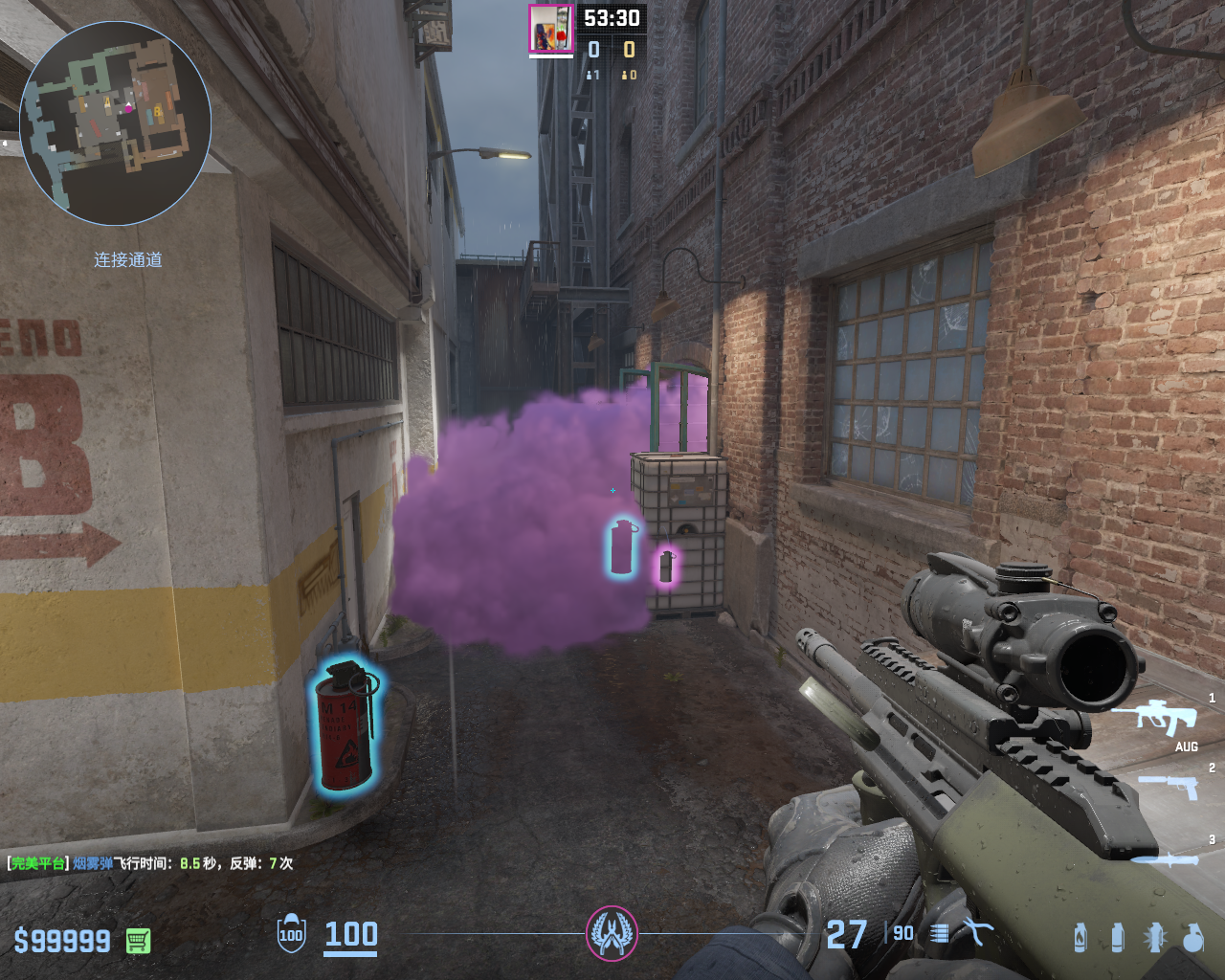Select the flashbang grenade icon
Screen dimensions: 1225x980
pyautogui.click(x=1155, y=937)
